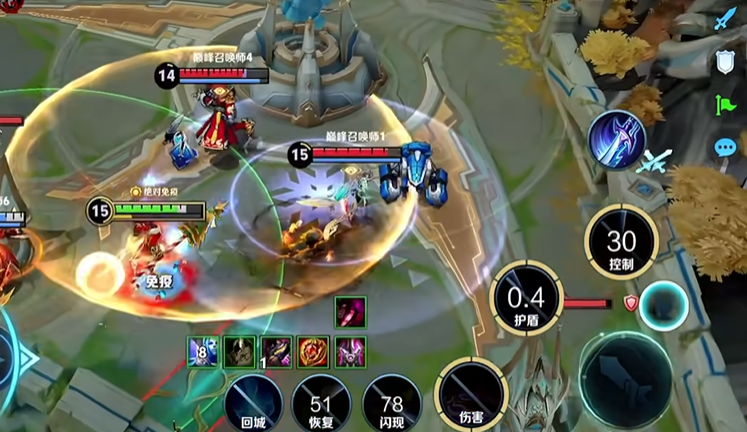
Task: Send the green flag gather signal
Action: [724, 104]
